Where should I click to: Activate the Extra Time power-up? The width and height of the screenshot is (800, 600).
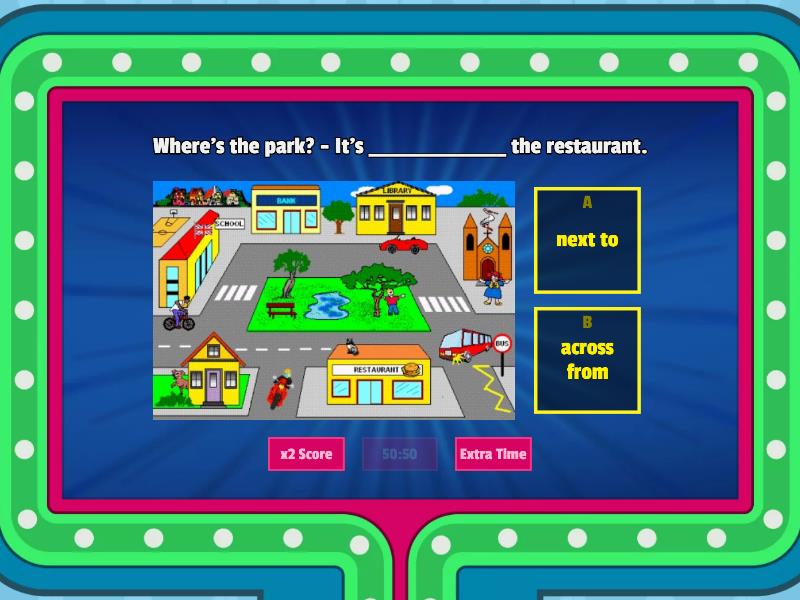pos(492,454)
